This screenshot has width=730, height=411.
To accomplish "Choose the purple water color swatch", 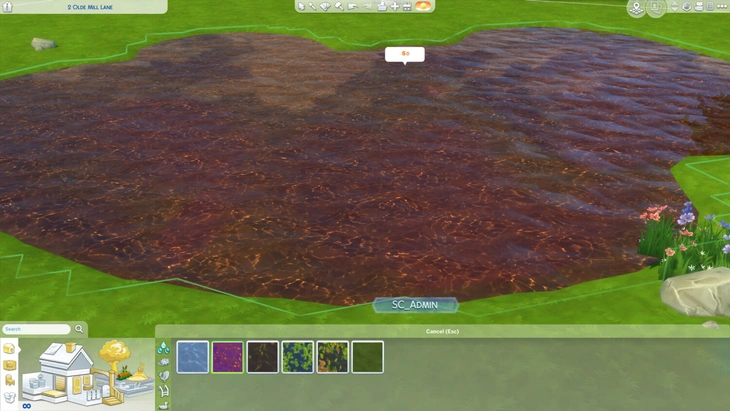I will [228, 357].
